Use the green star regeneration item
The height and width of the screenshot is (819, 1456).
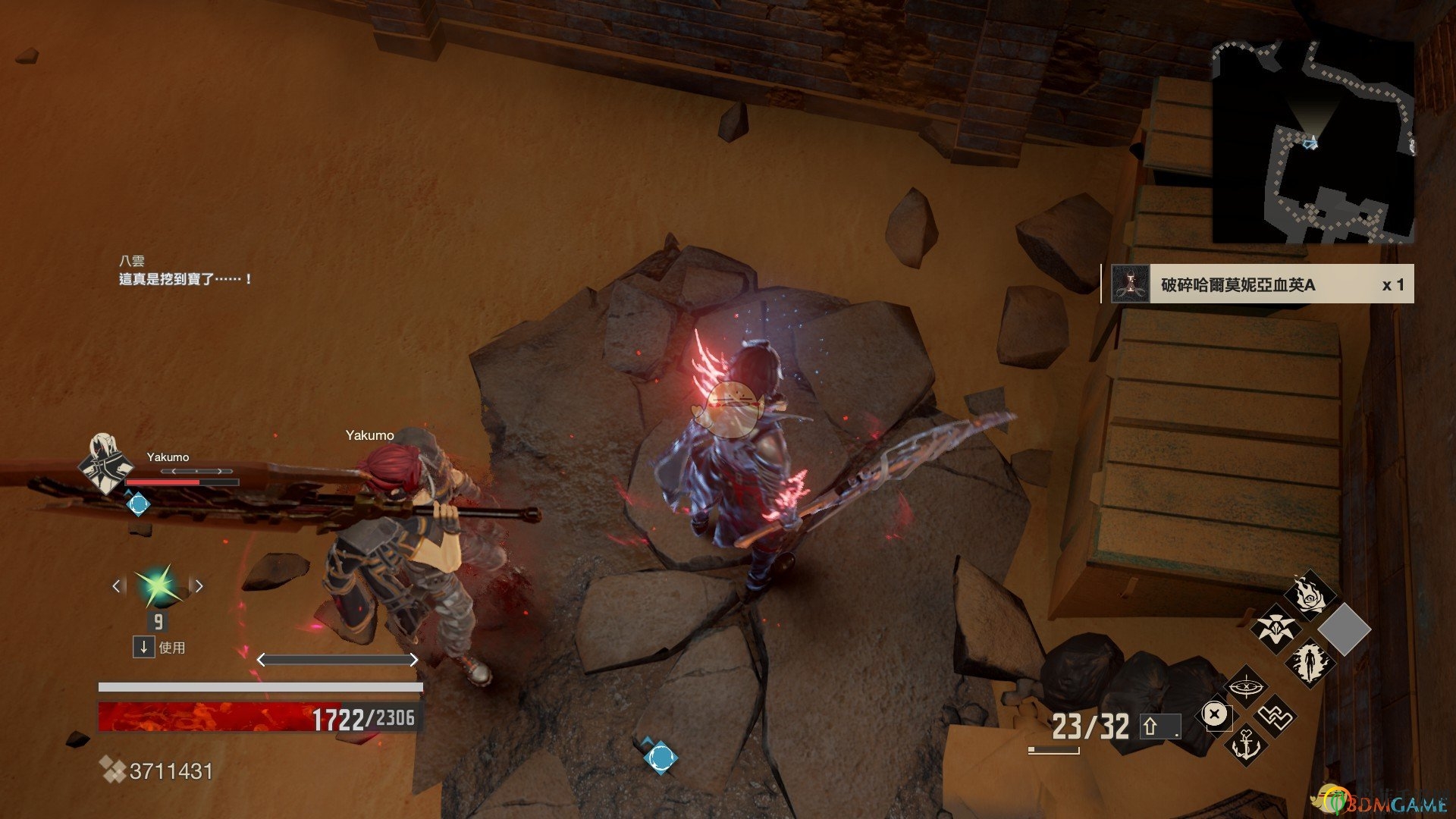[x=158, y=585]
